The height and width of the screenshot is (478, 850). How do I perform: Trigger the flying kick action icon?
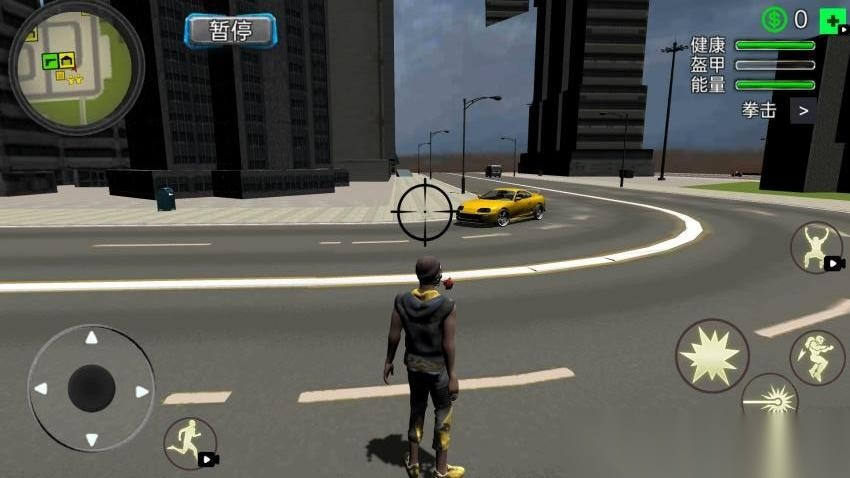817,358
